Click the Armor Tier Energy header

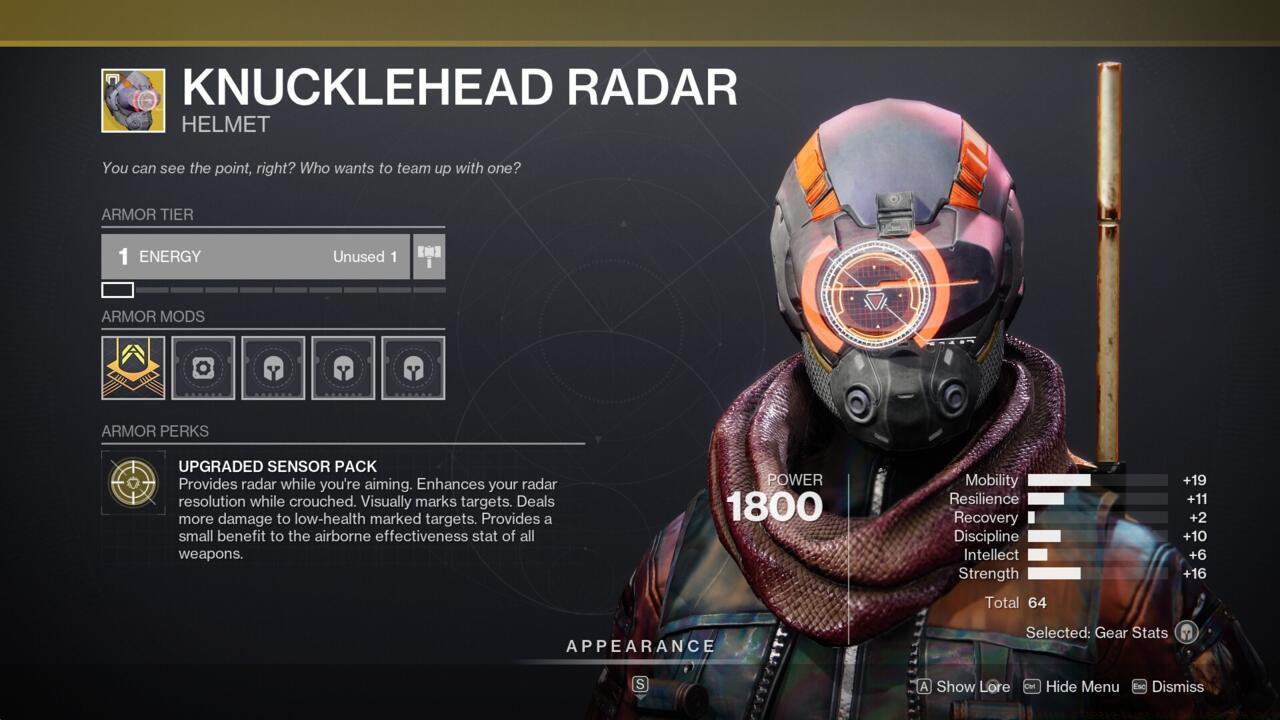[255, 256]
